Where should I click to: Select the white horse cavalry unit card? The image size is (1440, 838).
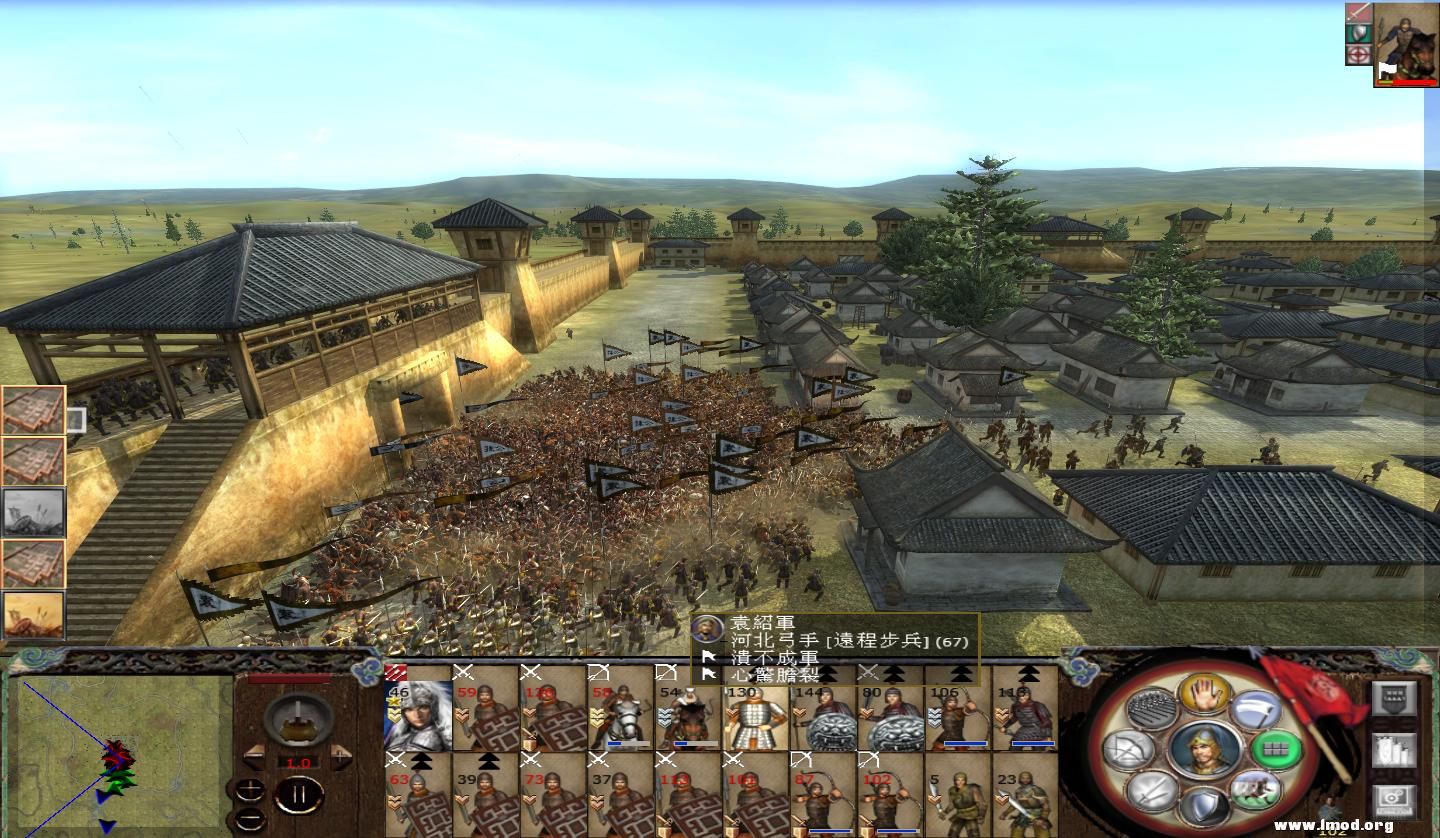click(621, 713)
